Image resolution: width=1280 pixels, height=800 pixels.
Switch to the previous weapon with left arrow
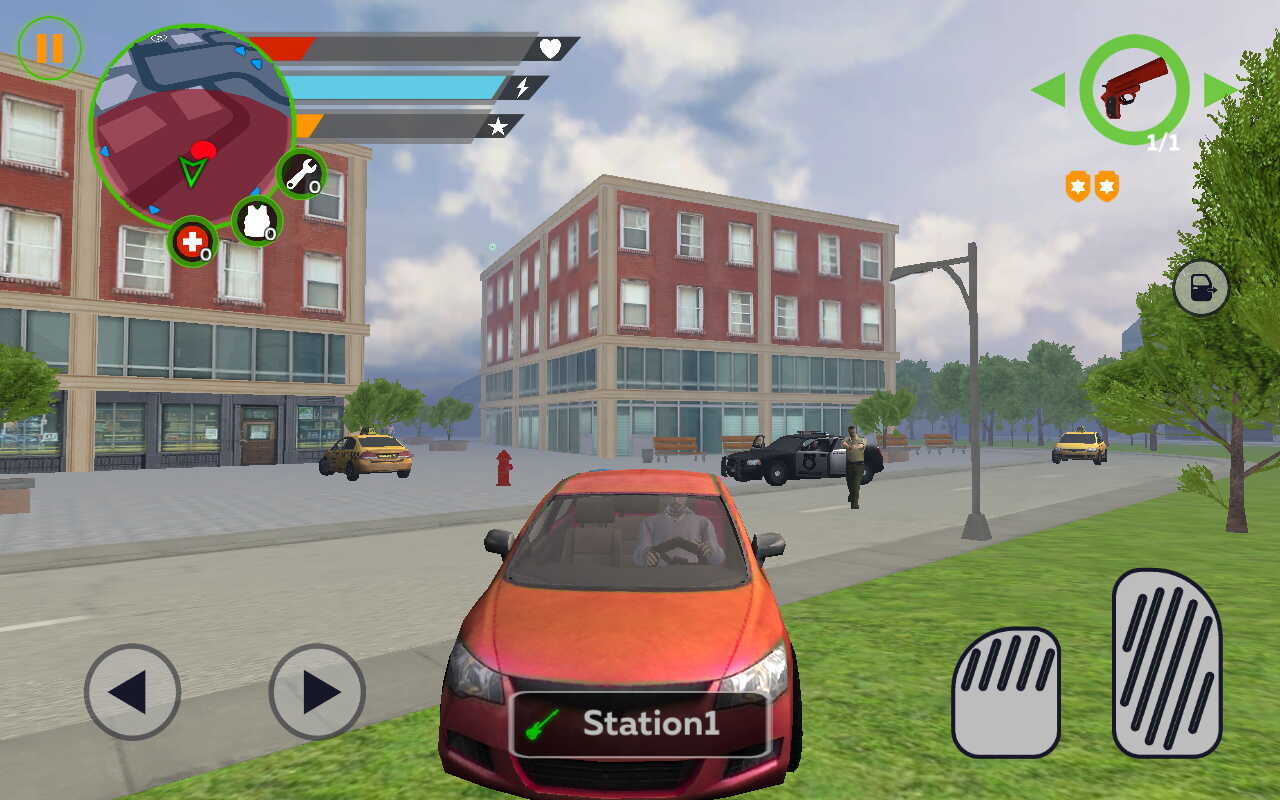1048,90
